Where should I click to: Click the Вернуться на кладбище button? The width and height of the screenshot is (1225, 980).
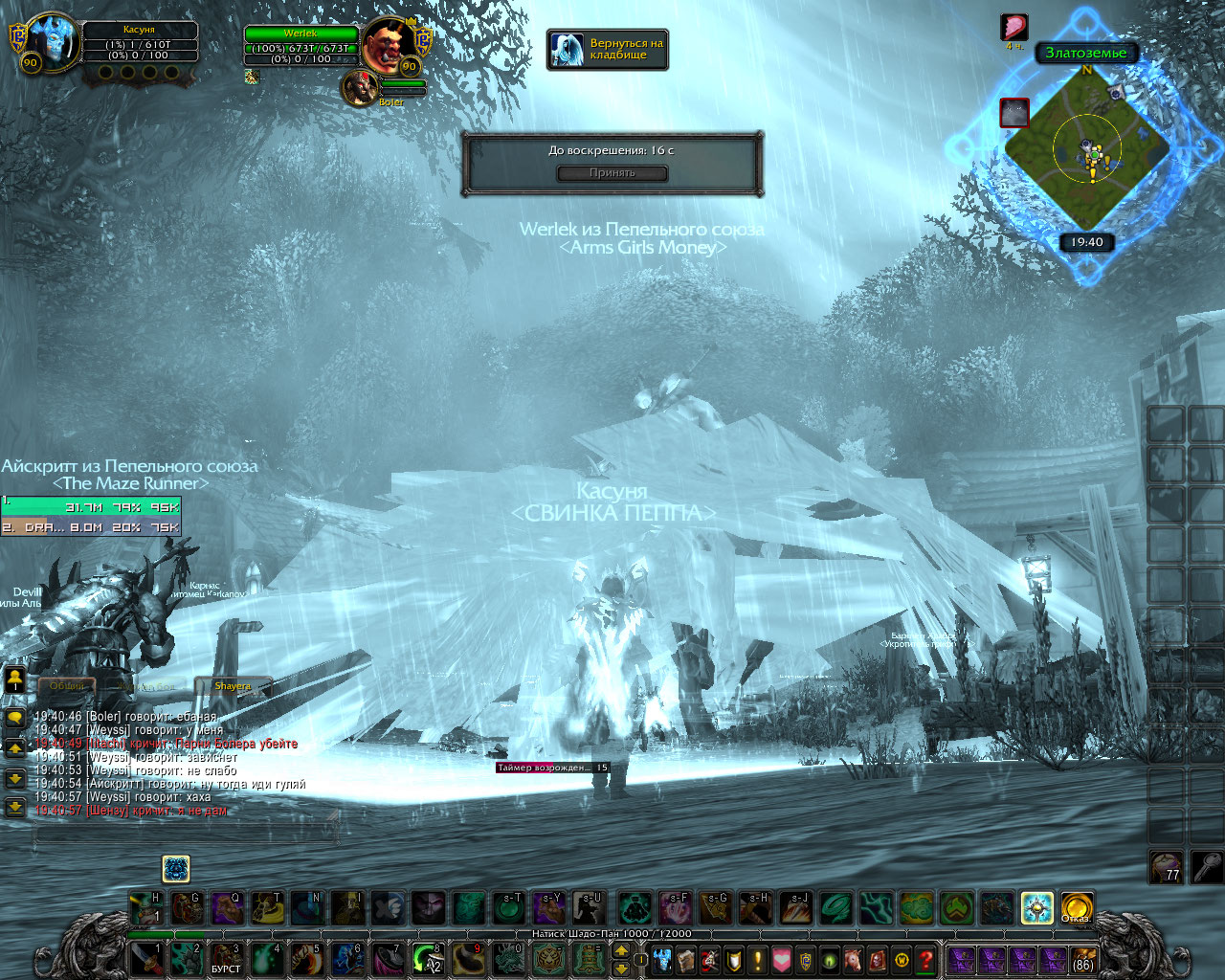click(x=608, y=50)
